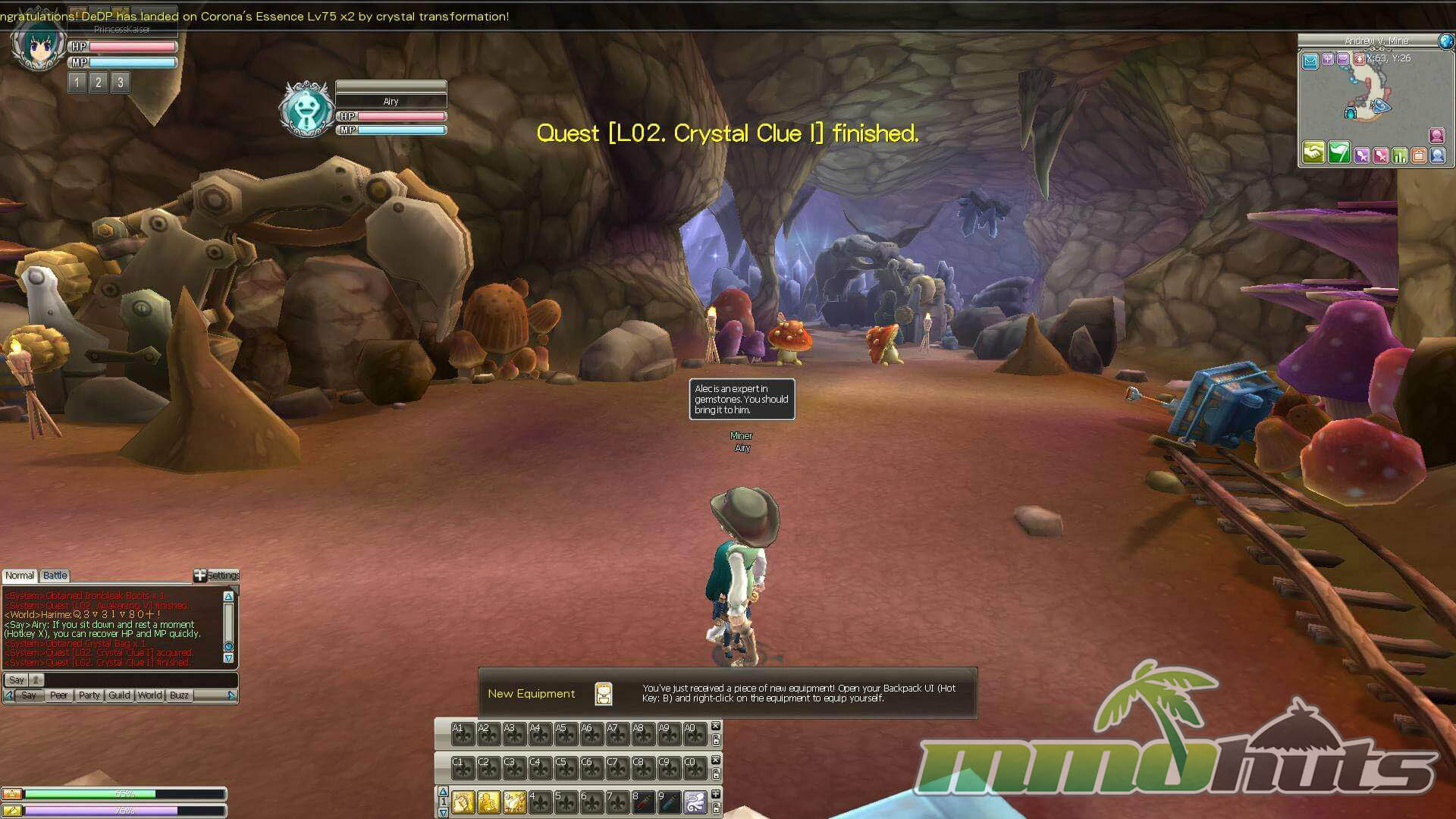The image size is (1456, 819).
Task: Activate the golden fist skill in slot 1
Action: (x=463, y=802)
